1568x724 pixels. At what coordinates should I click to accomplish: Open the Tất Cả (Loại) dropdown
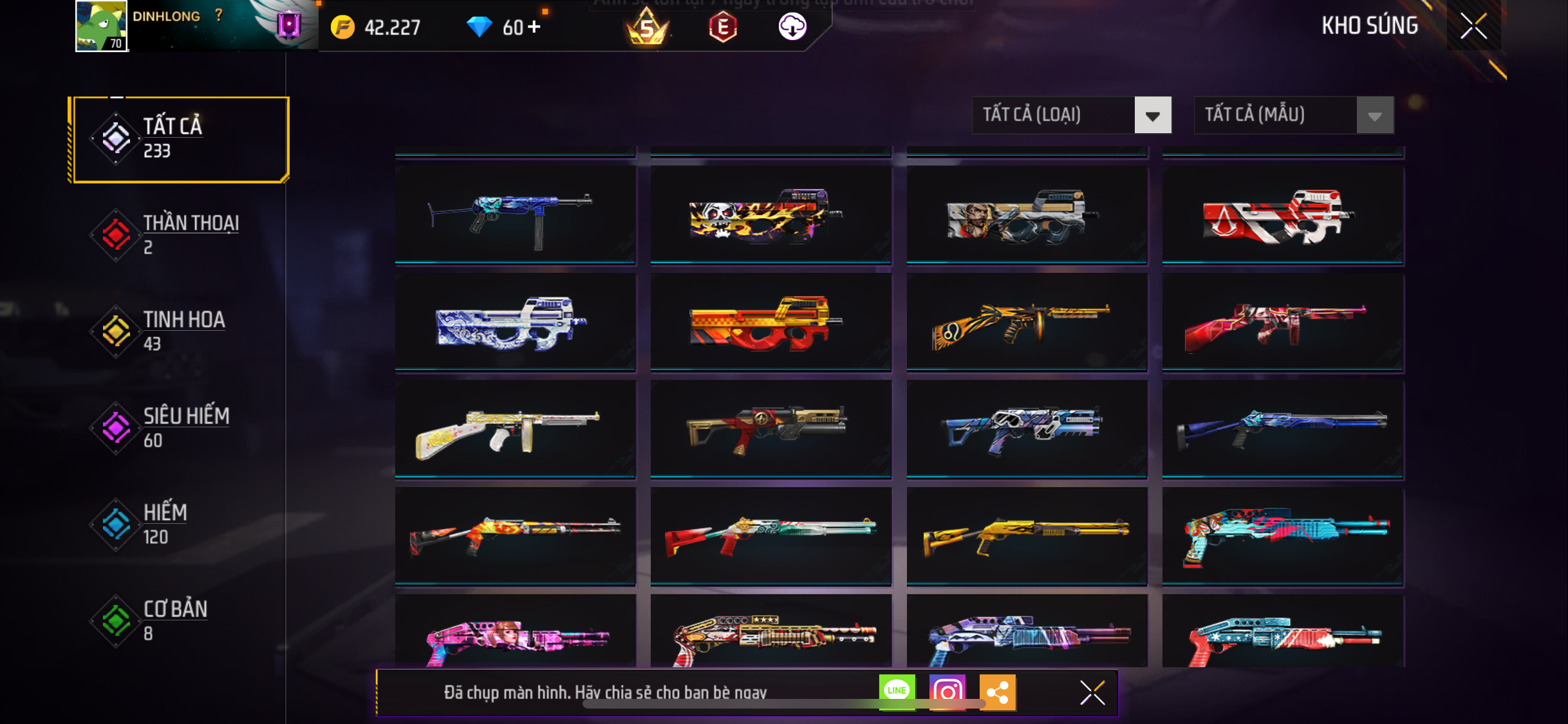(x=1071, y=115)
